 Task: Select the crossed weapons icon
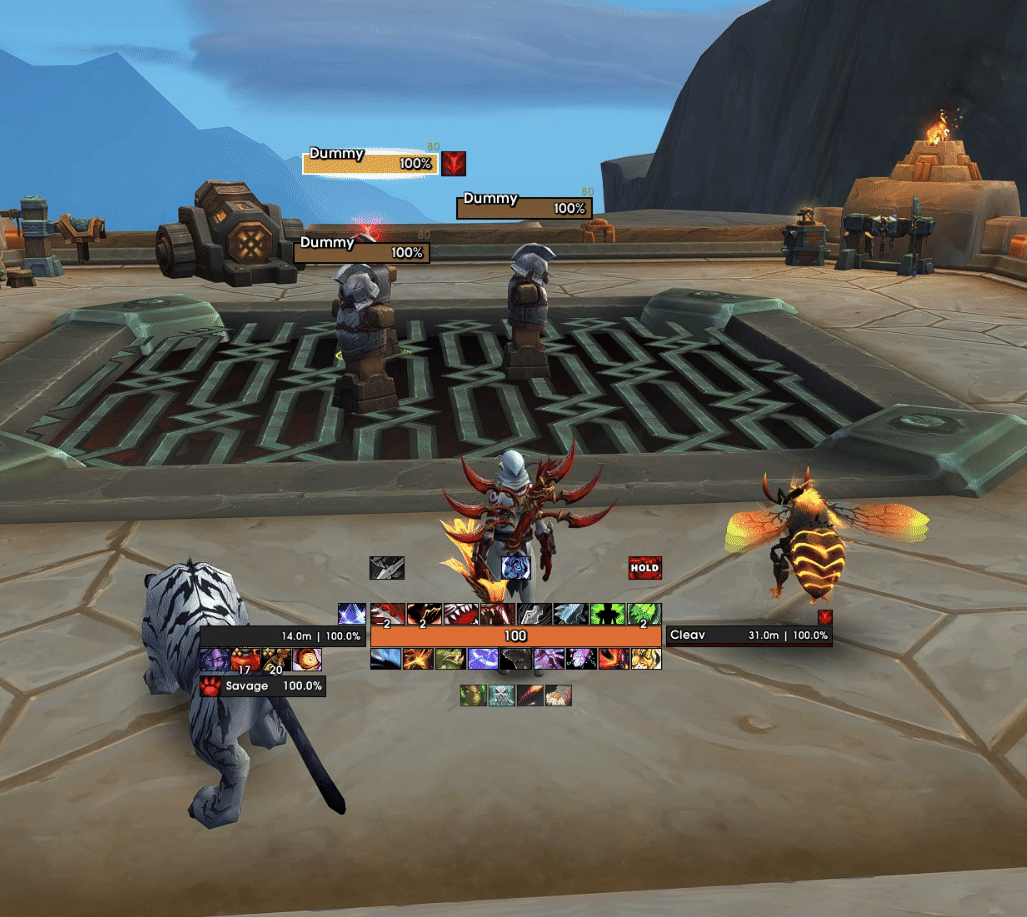[x=386, y=568]
